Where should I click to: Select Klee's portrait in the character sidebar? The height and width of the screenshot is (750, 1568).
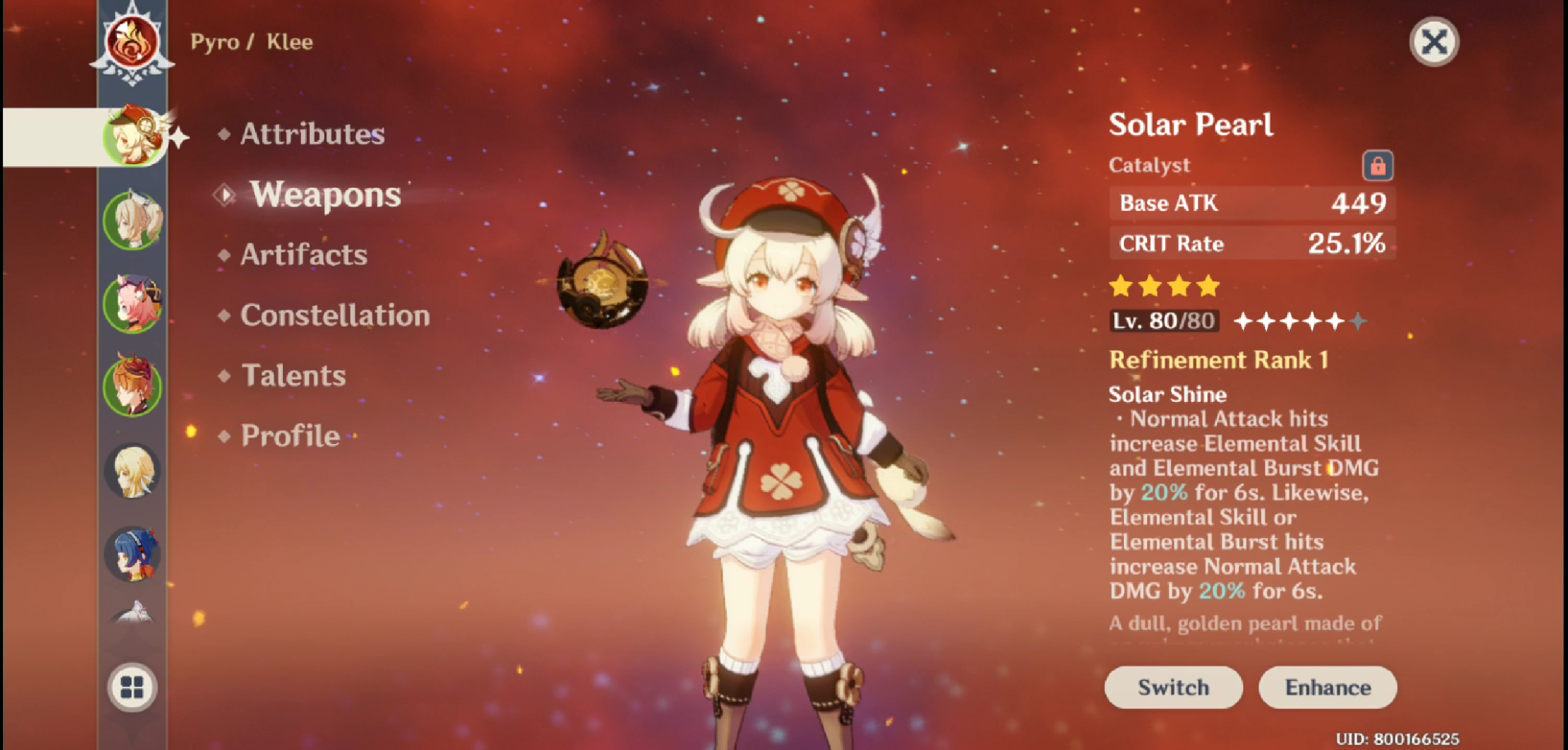[133, 135]
